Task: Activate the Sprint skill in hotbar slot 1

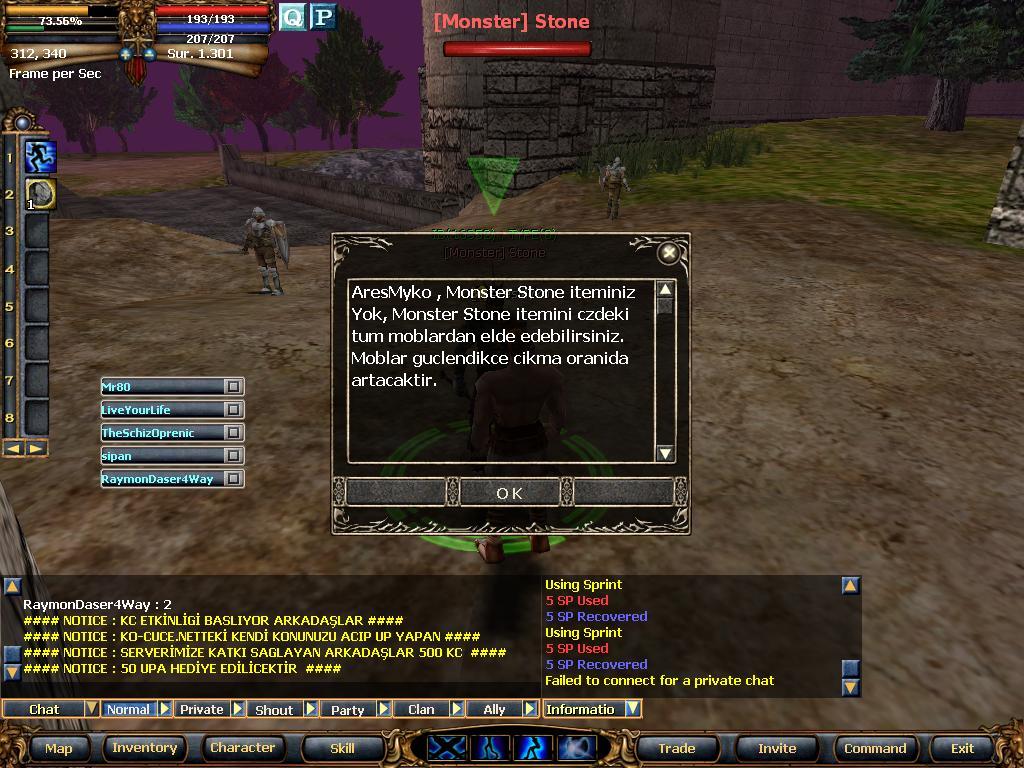Action: (x=40, y=157)
